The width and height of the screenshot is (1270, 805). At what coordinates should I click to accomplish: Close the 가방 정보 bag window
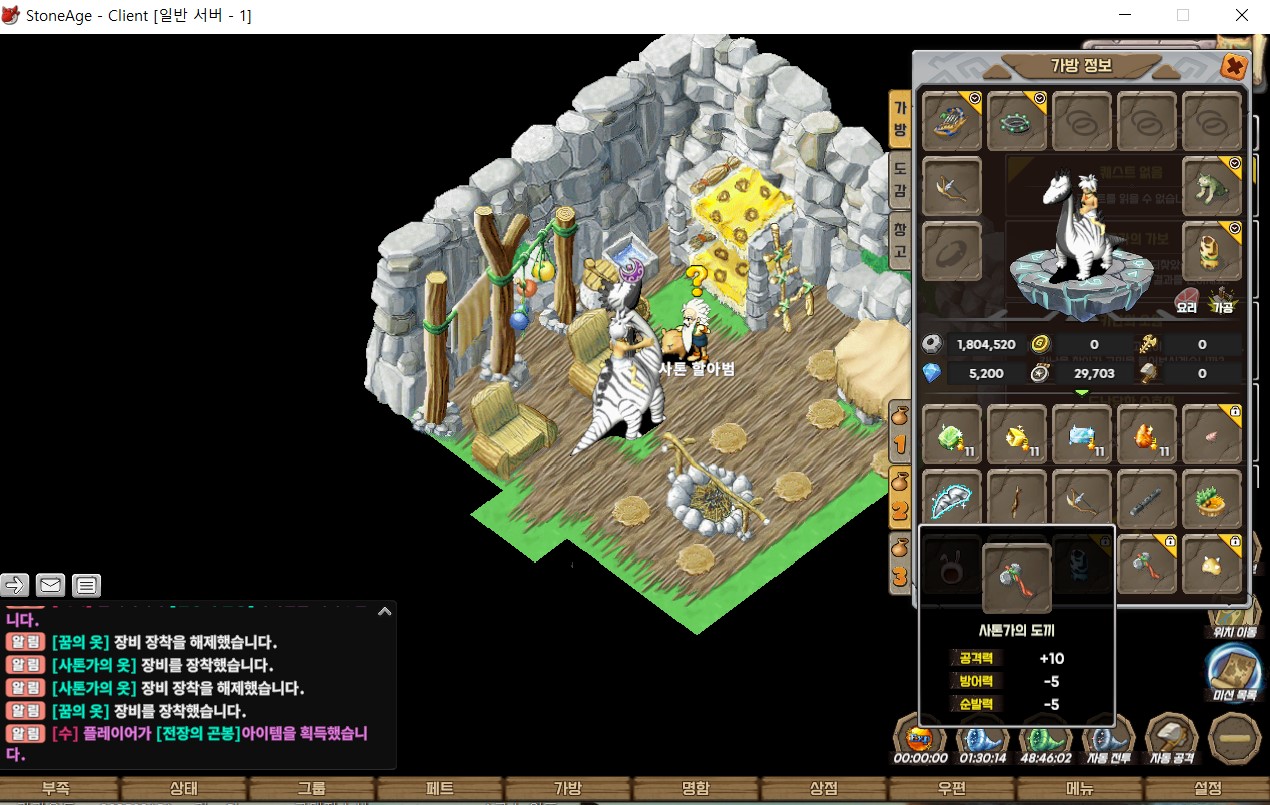click(x=1234, y=67)
